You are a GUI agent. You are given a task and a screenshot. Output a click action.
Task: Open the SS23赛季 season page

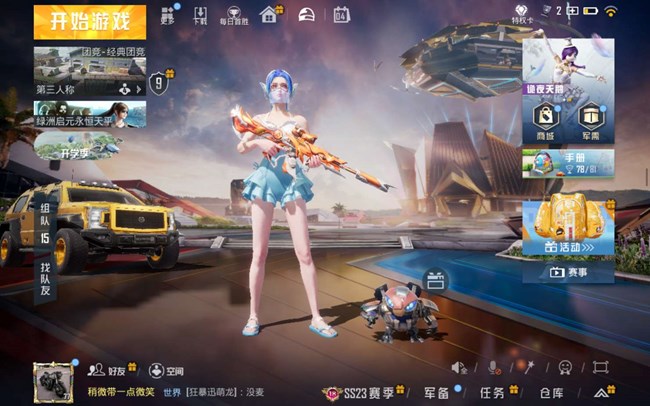click(x=362, y=392)
